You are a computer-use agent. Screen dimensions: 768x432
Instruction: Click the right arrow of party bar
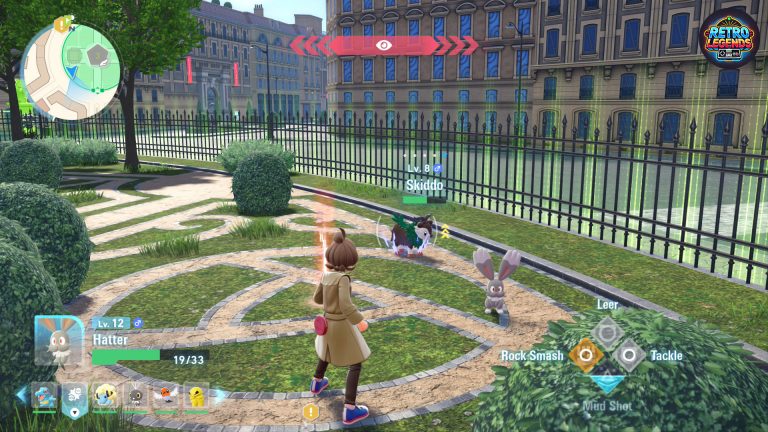point(221,395)
